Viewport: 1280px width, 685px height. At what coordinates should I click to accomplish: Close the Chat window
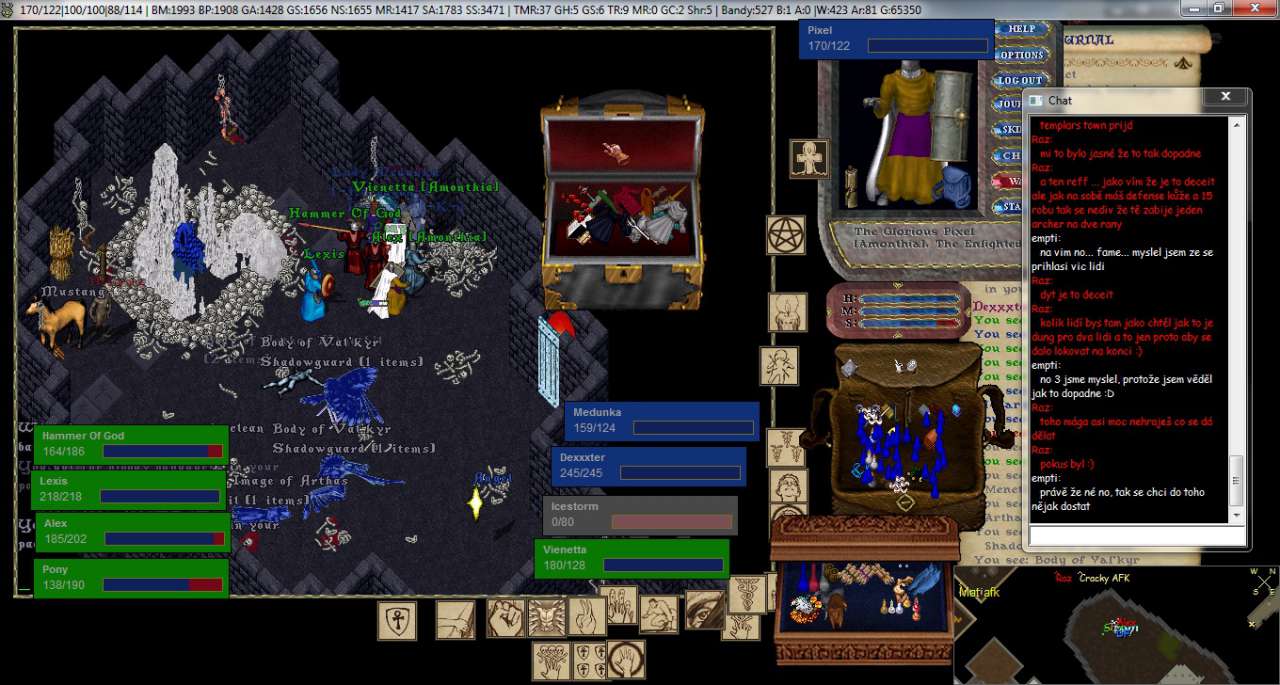[1225, 97]
